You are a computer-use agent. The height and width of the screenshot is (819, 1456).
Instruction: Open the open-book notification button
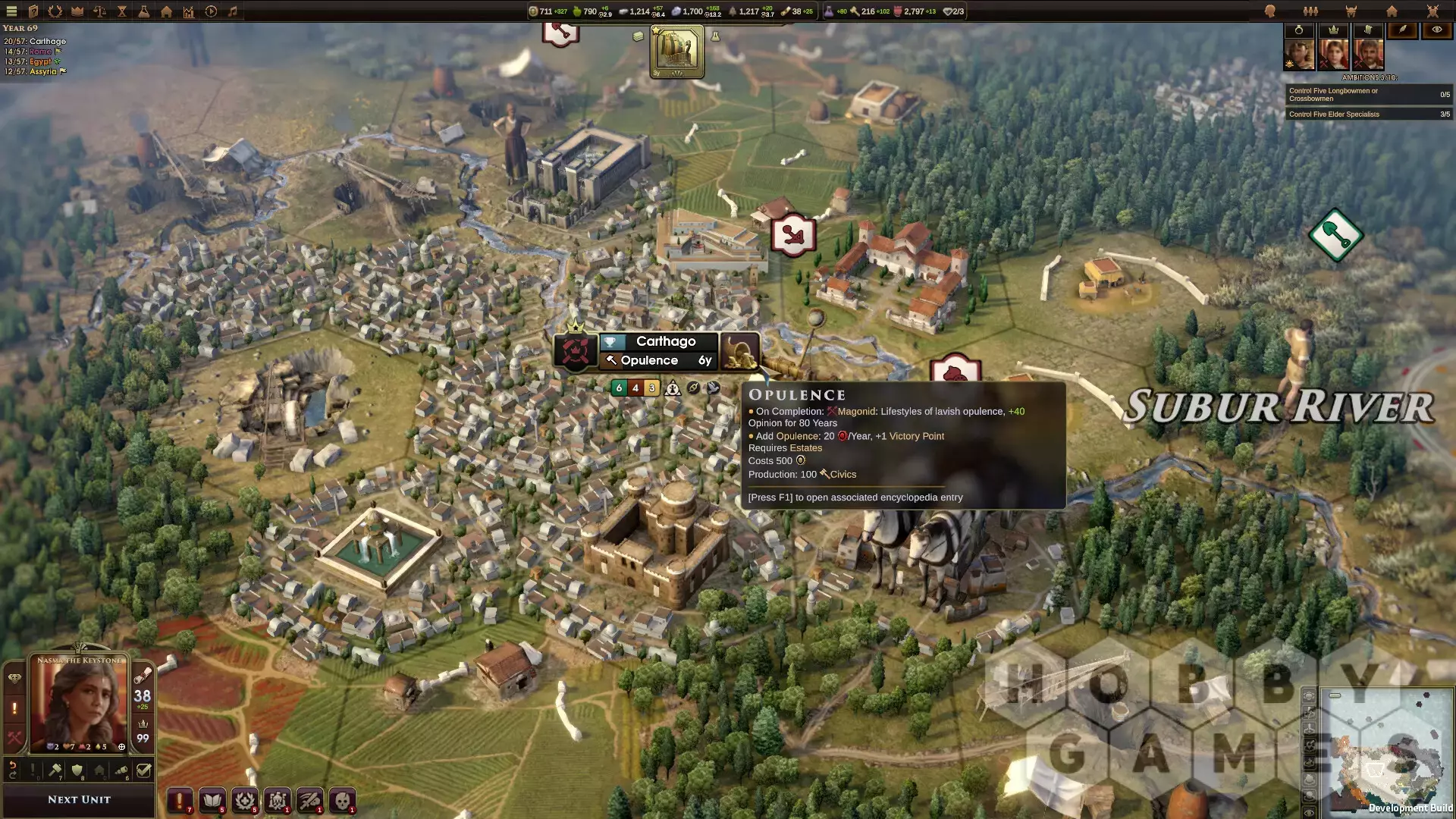tap(212, 800)
